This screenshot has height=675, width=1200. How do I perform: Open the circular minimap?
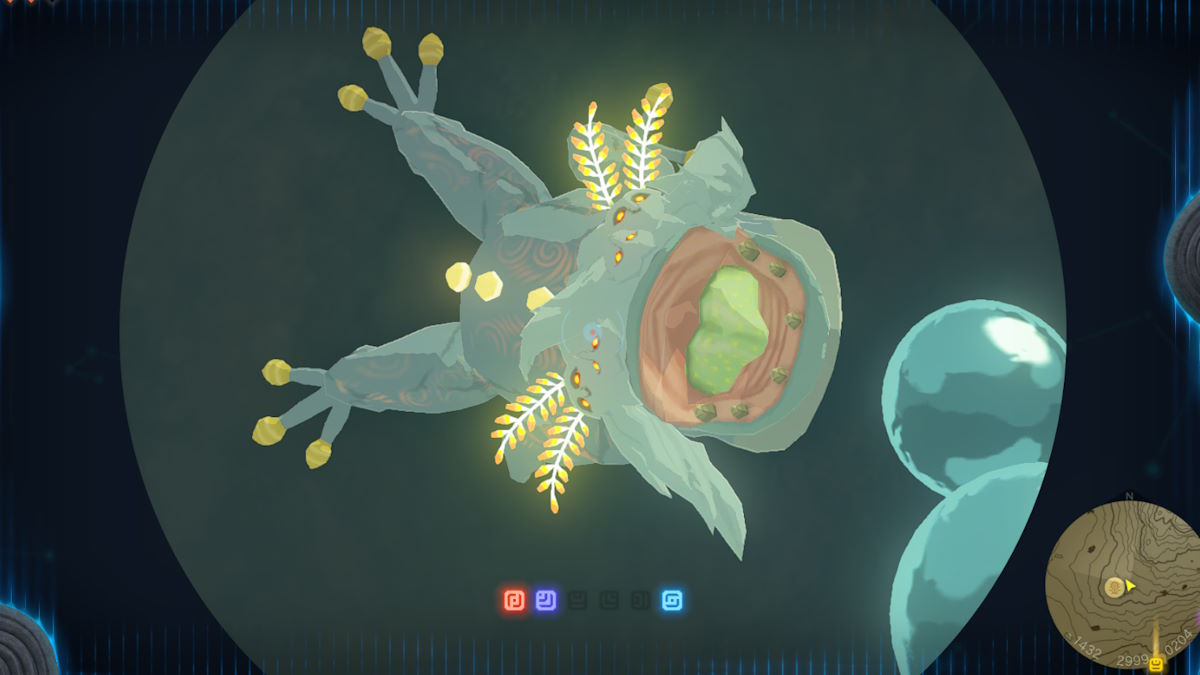pos(1122,580)
